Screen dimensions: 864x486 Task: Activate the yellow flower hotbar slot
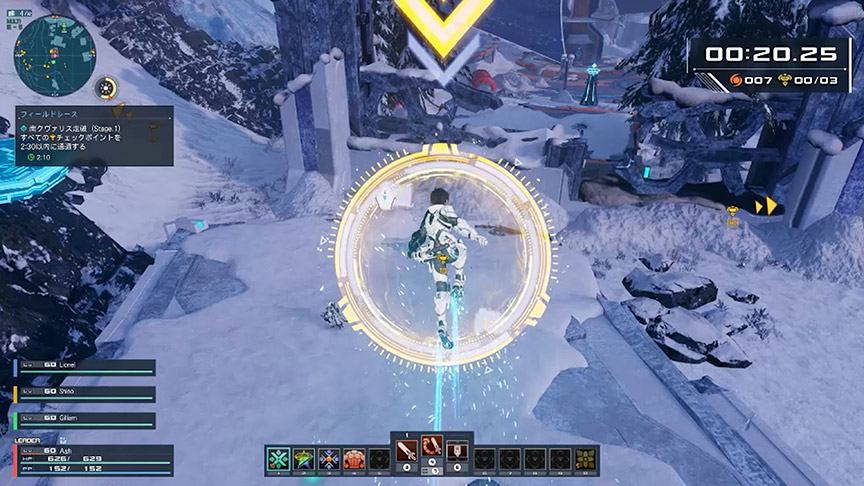click(585, 459)
